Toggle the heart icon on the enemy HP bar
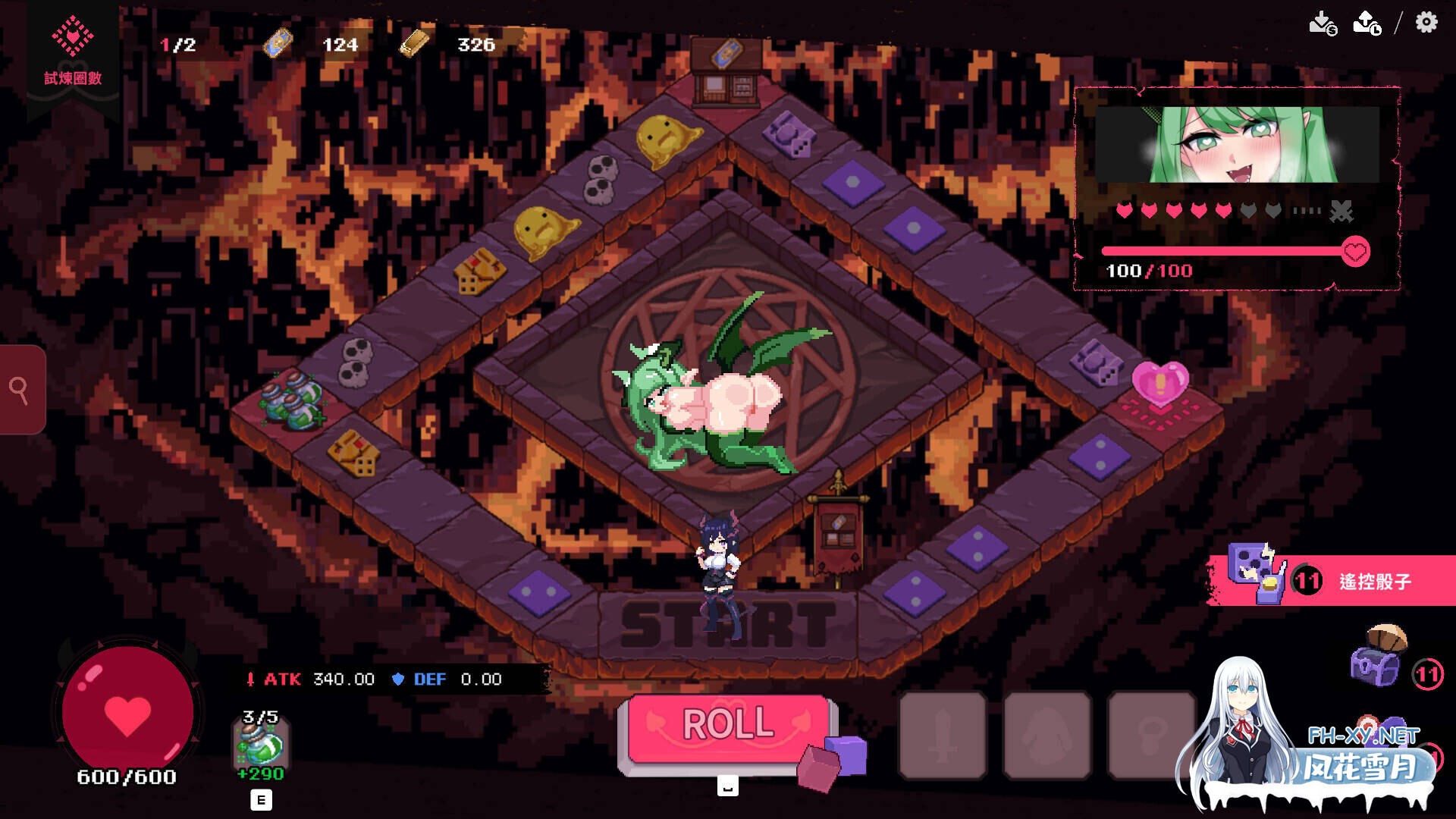Viewport: 1456px width, 819px height. click(x=1356, y=250)
